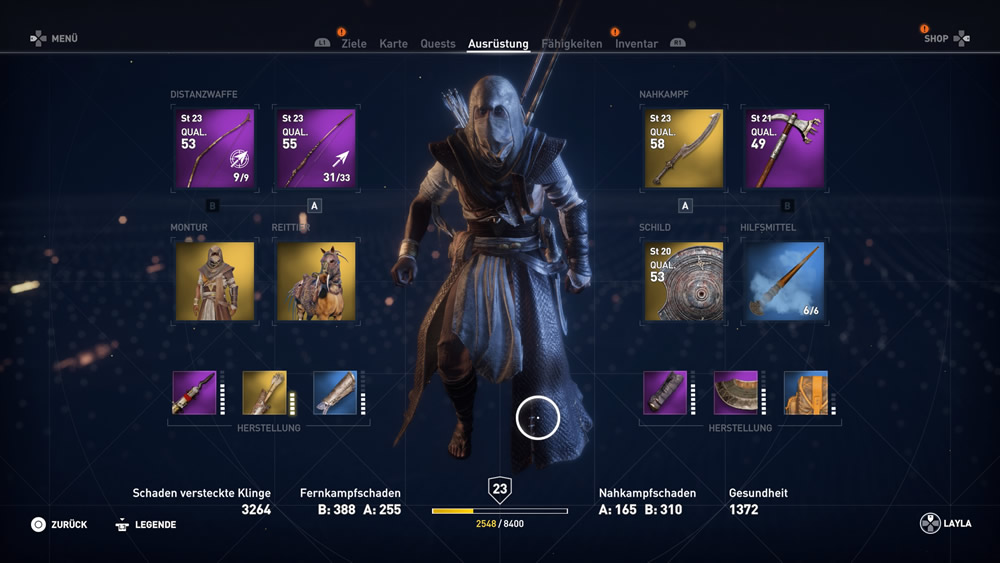Go to the Inventar tab
Screen dimensions: 1000x563
point(636,44)
